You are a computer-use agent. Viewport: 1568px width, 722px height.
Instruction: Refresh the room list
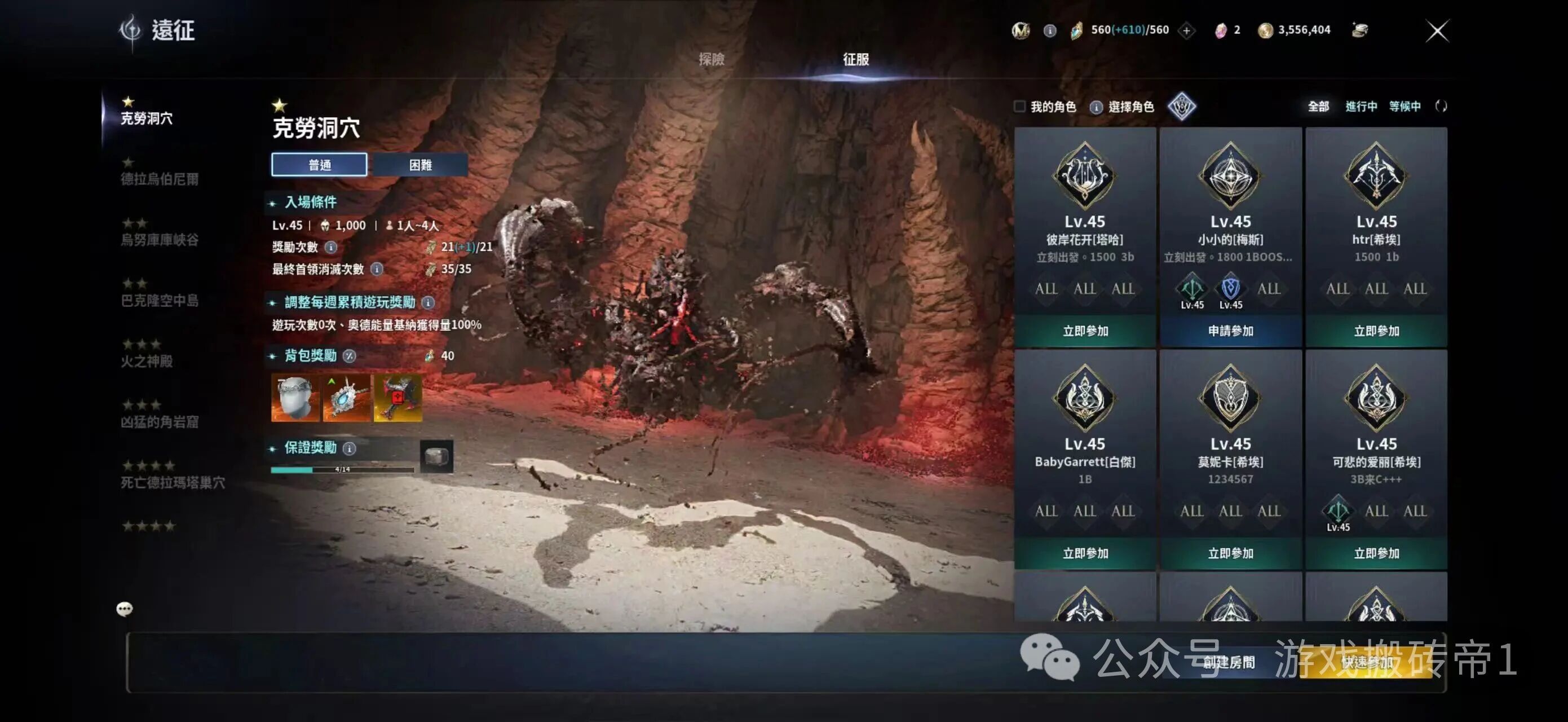click(1441, 107)
